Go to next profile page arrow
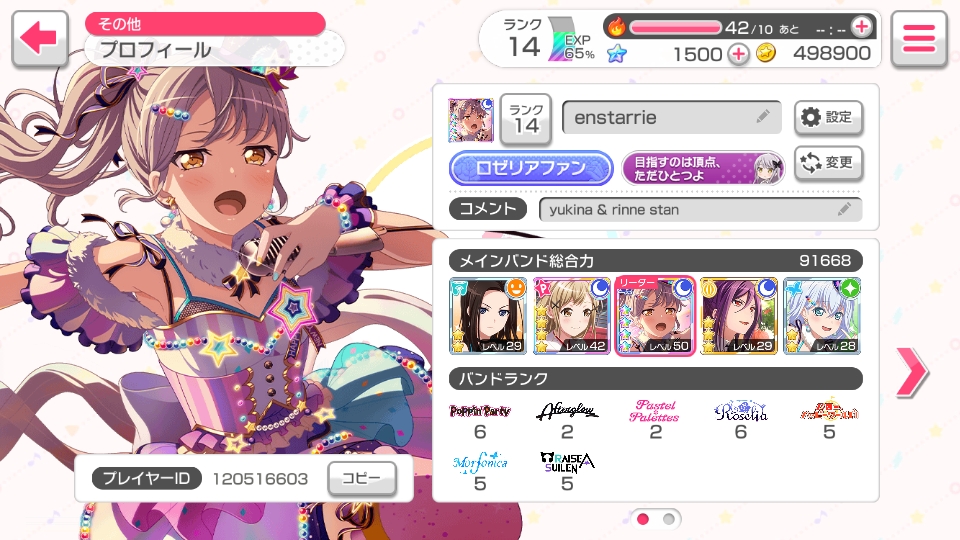The image size is (960, 540). (x=911, y=372)
